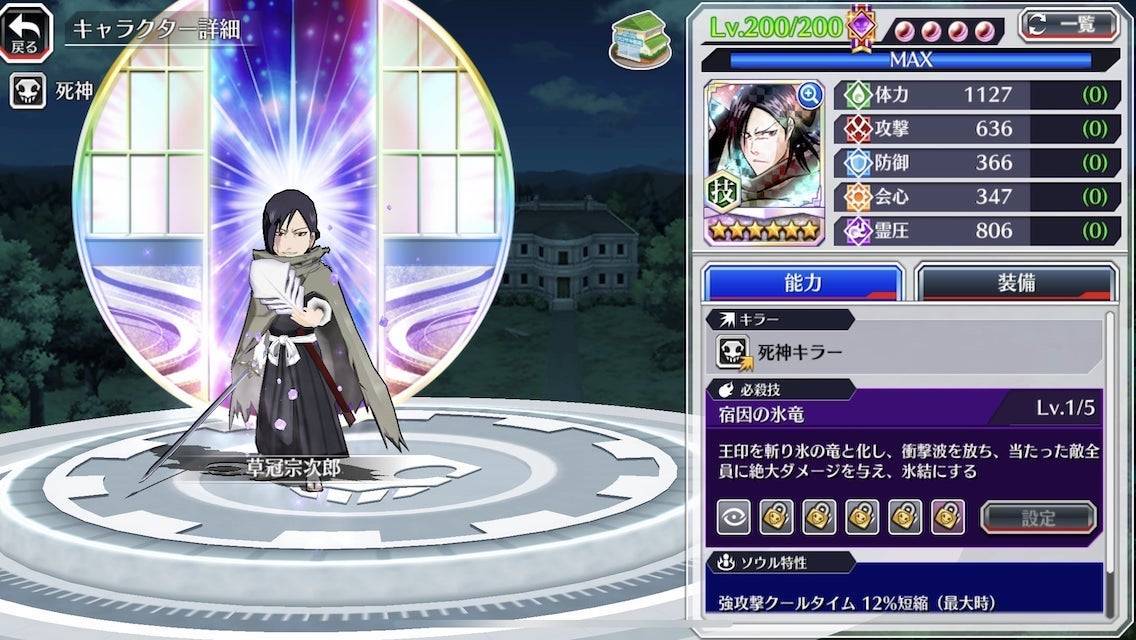This screenshot has height=640, width=1136.
Task: Select the purple locked slot
Action: 948,517
